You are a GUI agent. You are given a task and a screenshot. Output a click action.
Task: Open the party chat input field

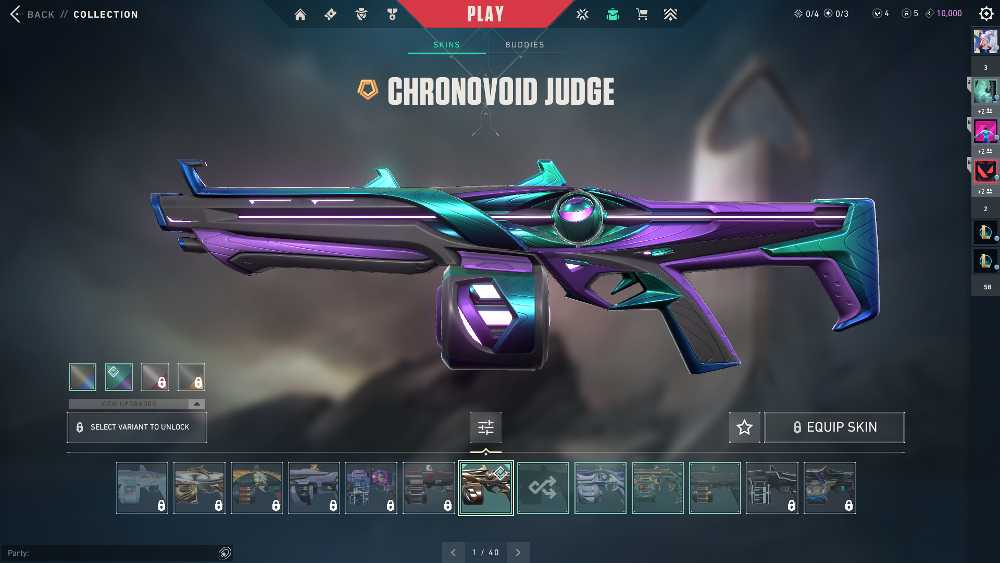[x=110, y=553]
